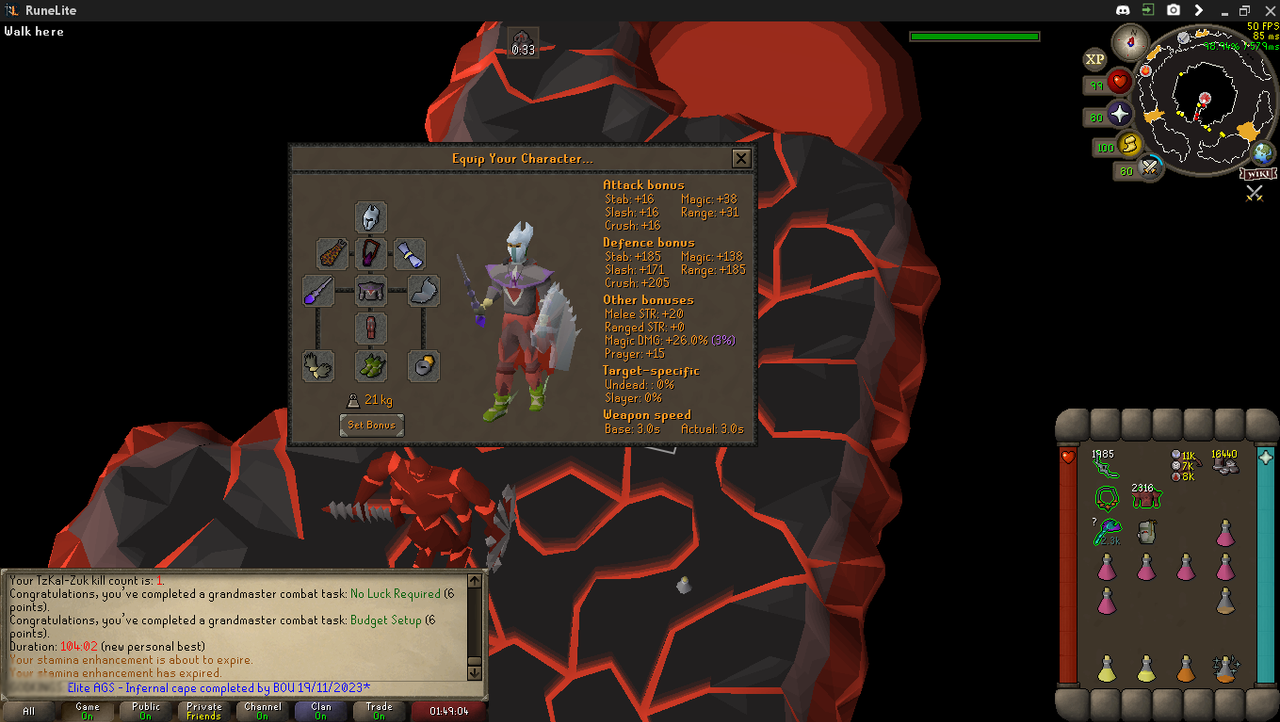
Task: Activate the quick-prayers orb
Action: point(1119,115)
